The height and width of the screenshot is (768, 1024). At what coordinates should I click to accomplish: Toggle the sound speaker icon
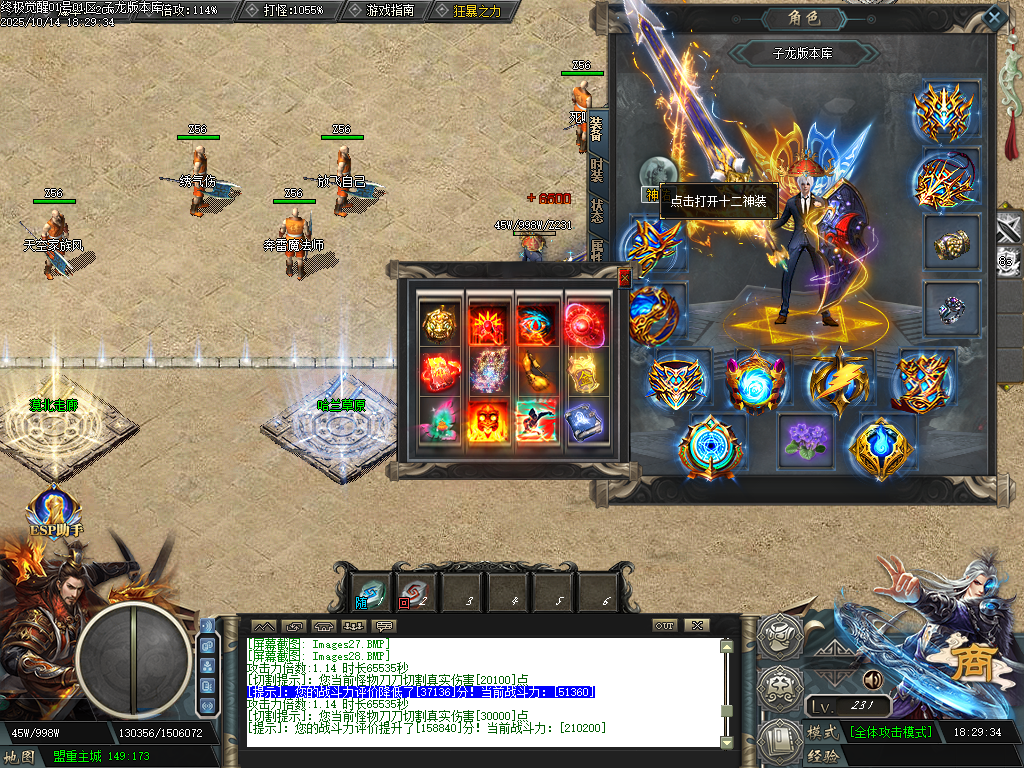point(873,680)
